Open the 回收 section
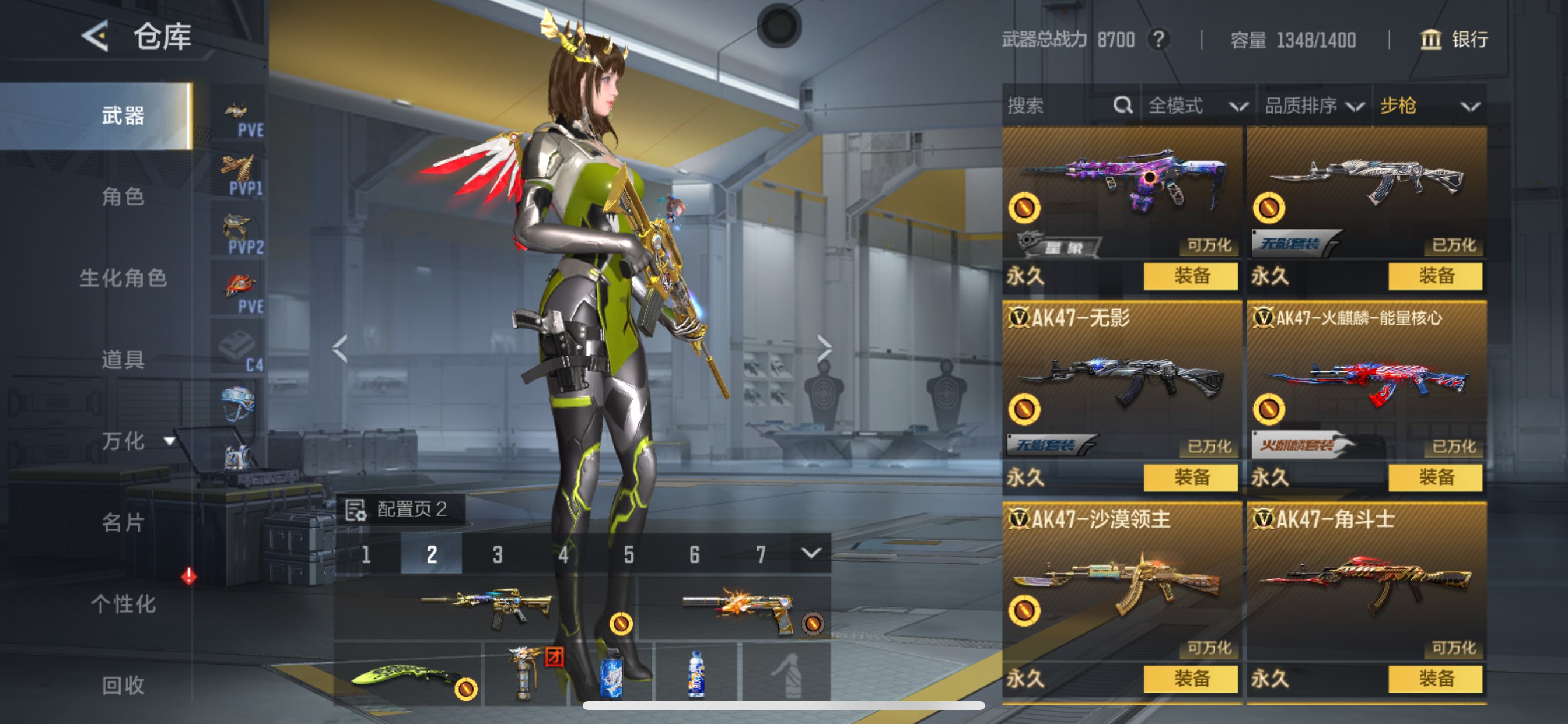1568x724 pixels. point(123,685)
